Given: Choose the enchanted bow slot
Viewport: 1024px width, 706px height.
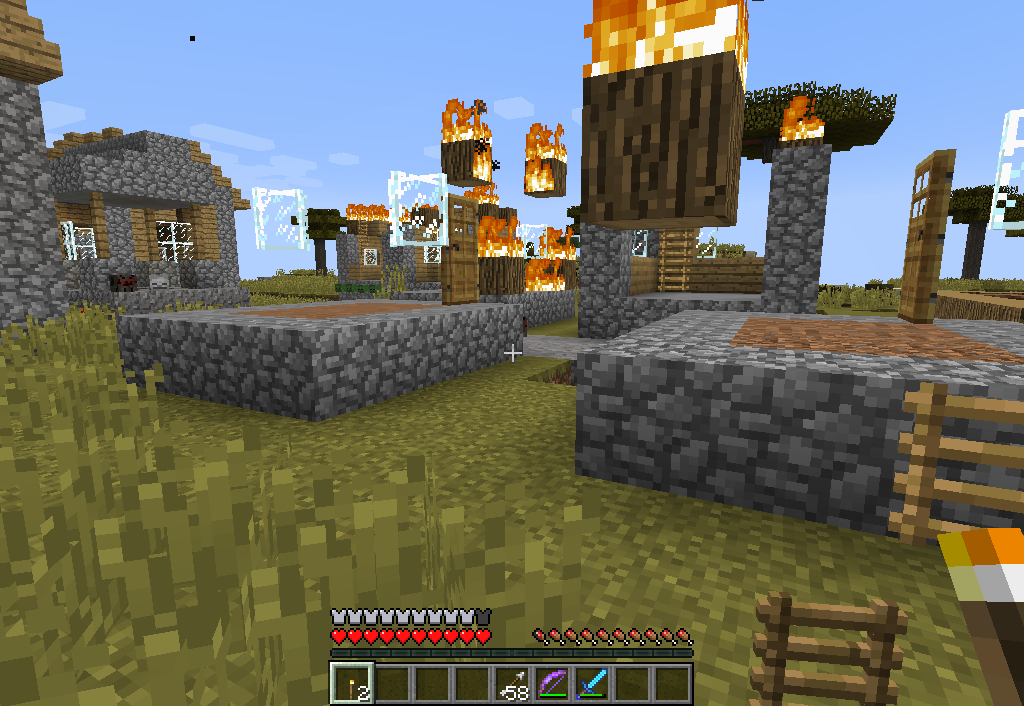Looking at the screenshot, I should pos(552,683).
